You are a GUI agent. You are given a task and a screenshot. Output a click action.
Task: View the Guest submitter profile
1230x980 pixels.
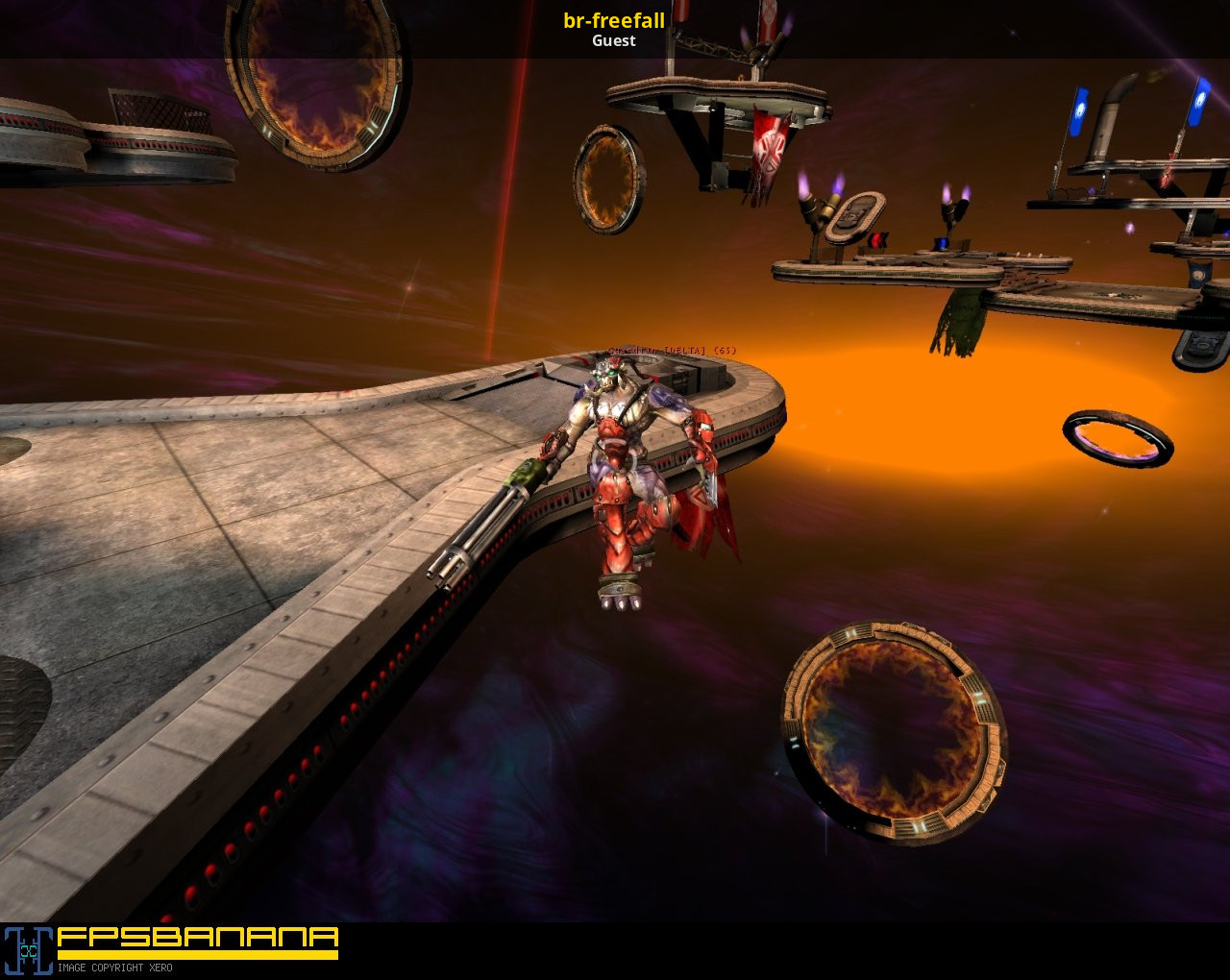614,41
